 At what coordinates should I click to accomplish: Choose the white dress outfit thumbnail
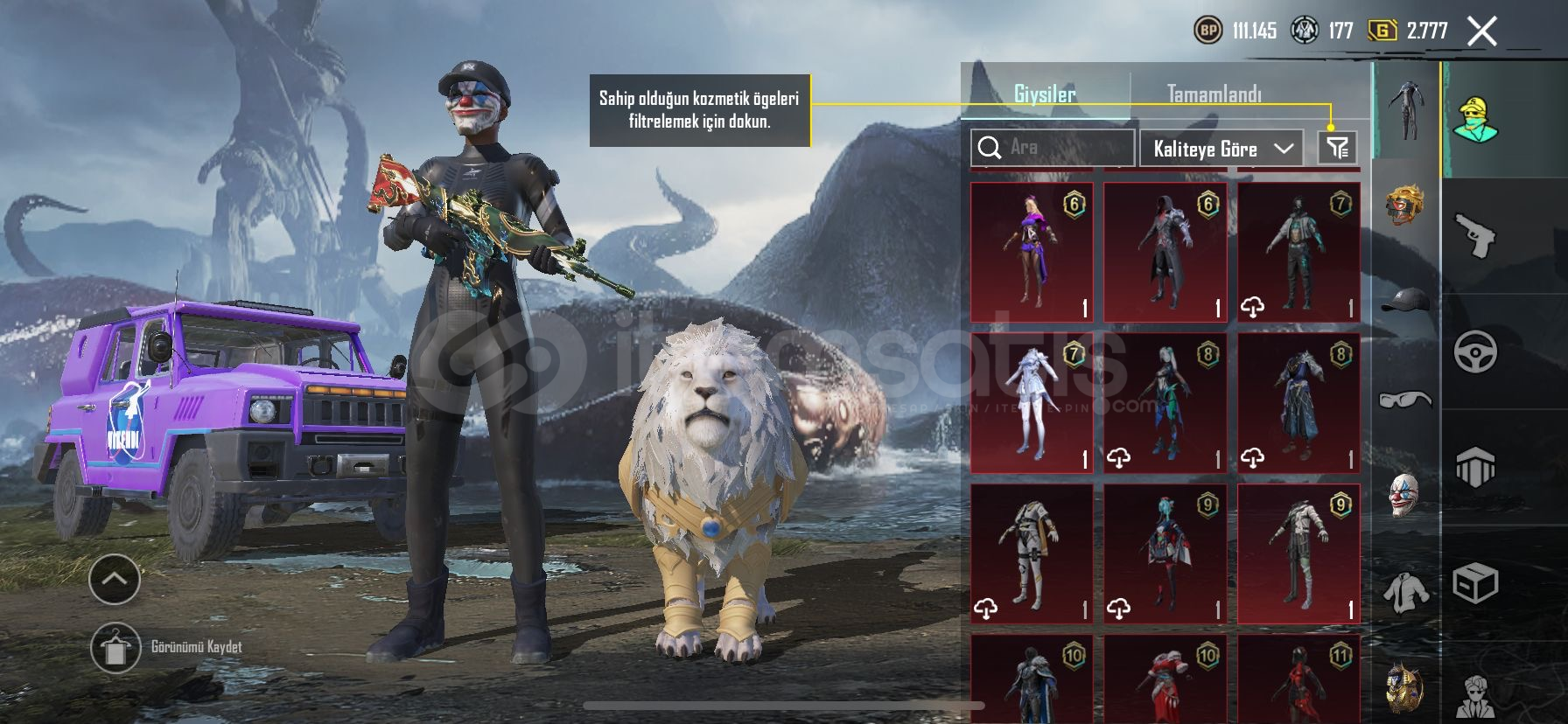(x=1032, y=403)
